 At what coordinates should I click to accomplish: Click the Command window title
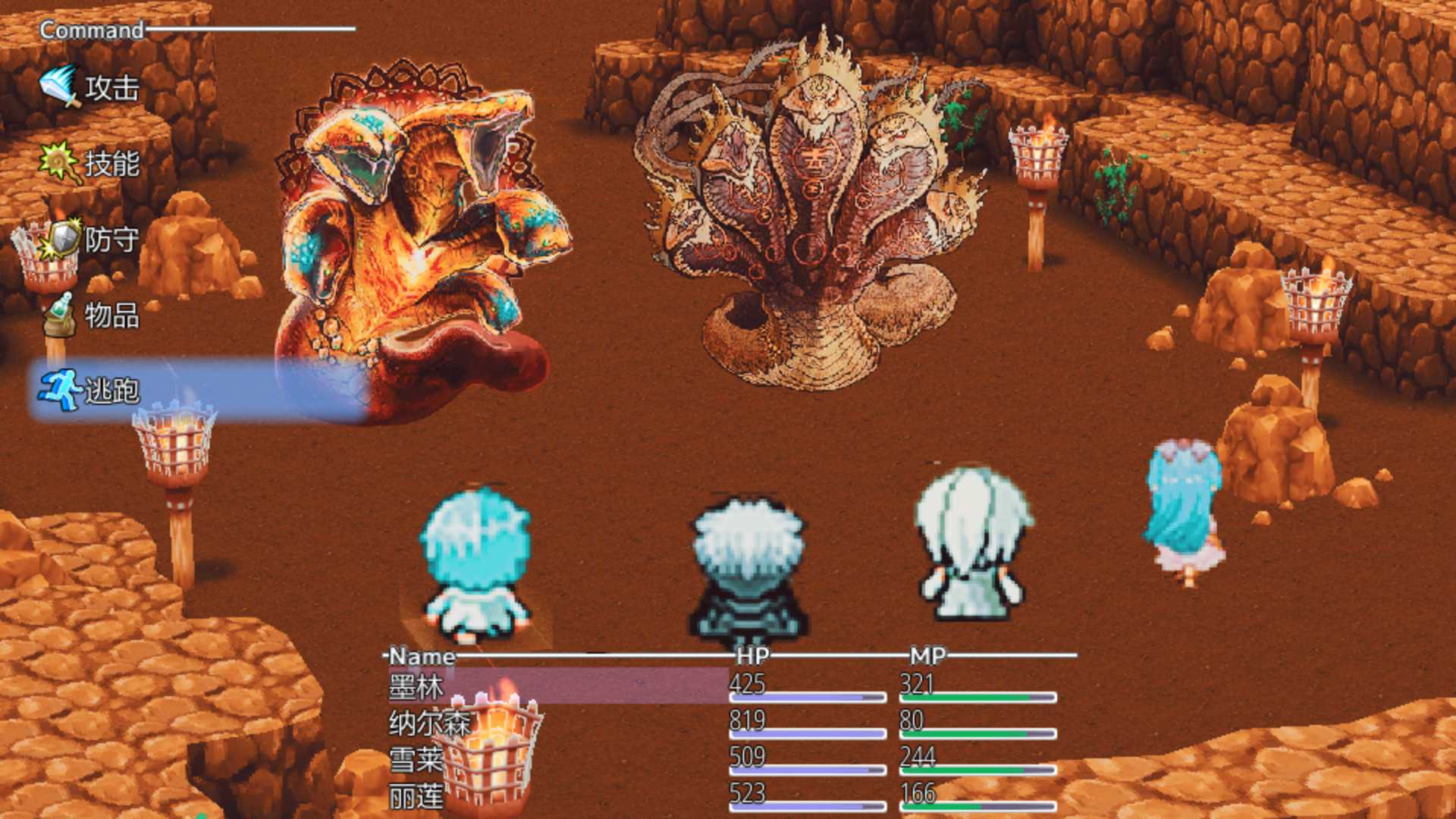click(89, 30)
